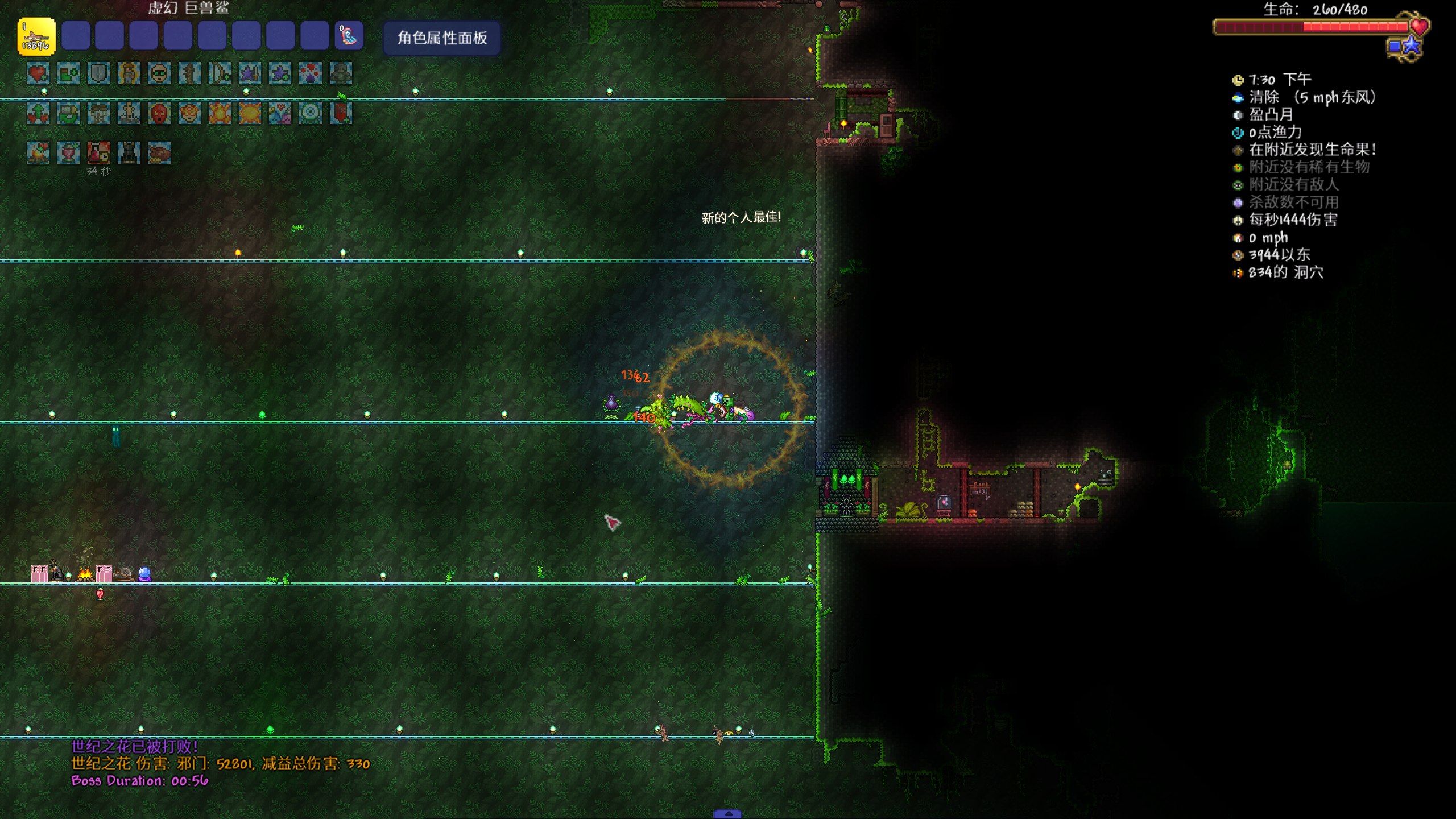The width and height of the screenshot is (1456, 819).
Task: Open the 角色属性面板 character stats panel
Action: (x=442, y=38)
